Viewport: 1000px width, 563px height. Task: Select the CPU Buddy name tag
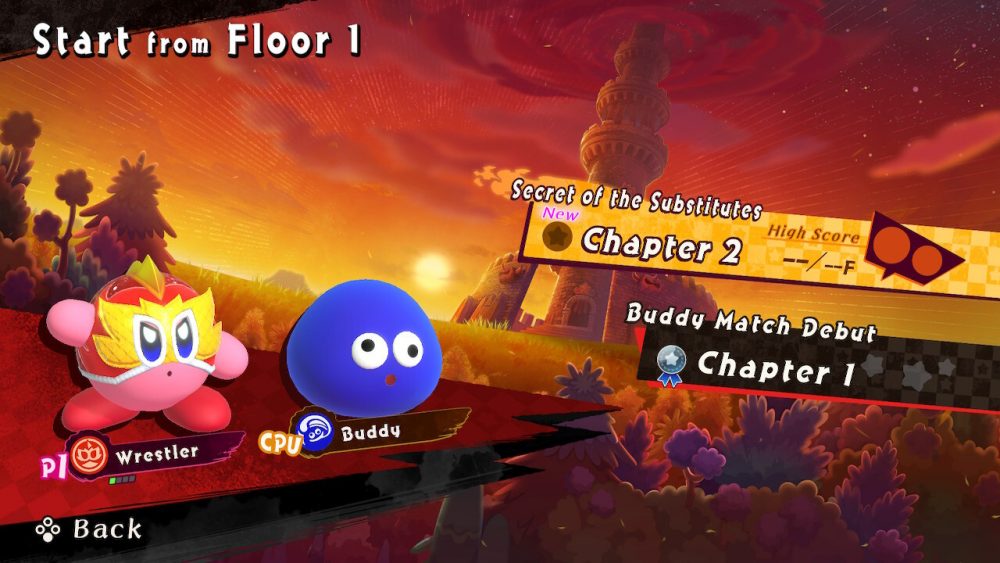(369, 434)
